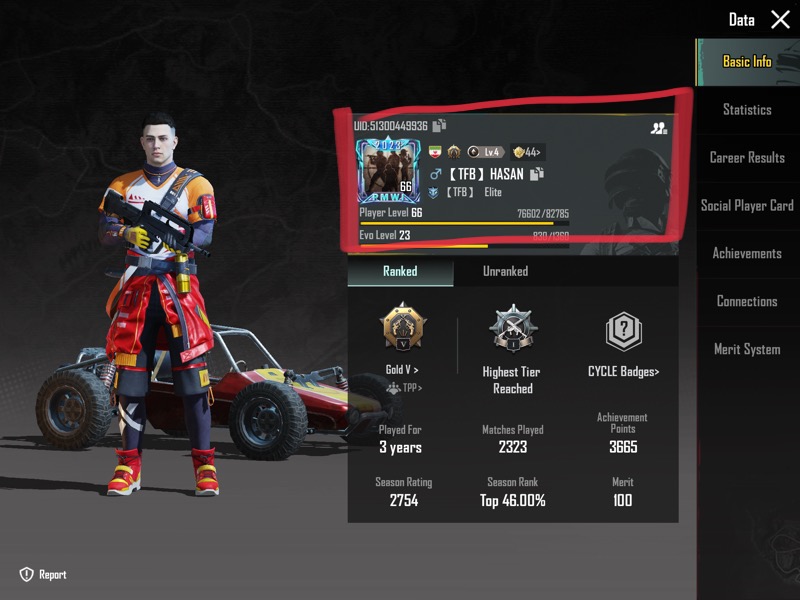Show the Social Player Card
Viewport: 800px width, 600px height.
(747, 206)
